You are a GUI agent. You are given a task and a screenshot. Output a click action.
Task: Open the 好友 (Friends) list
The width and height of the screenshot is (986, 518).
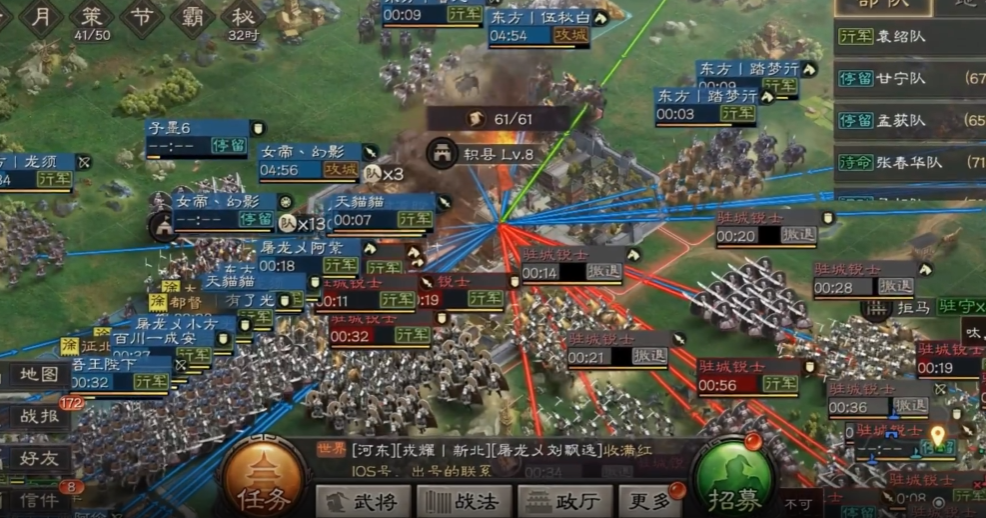[x=39, y=459]
